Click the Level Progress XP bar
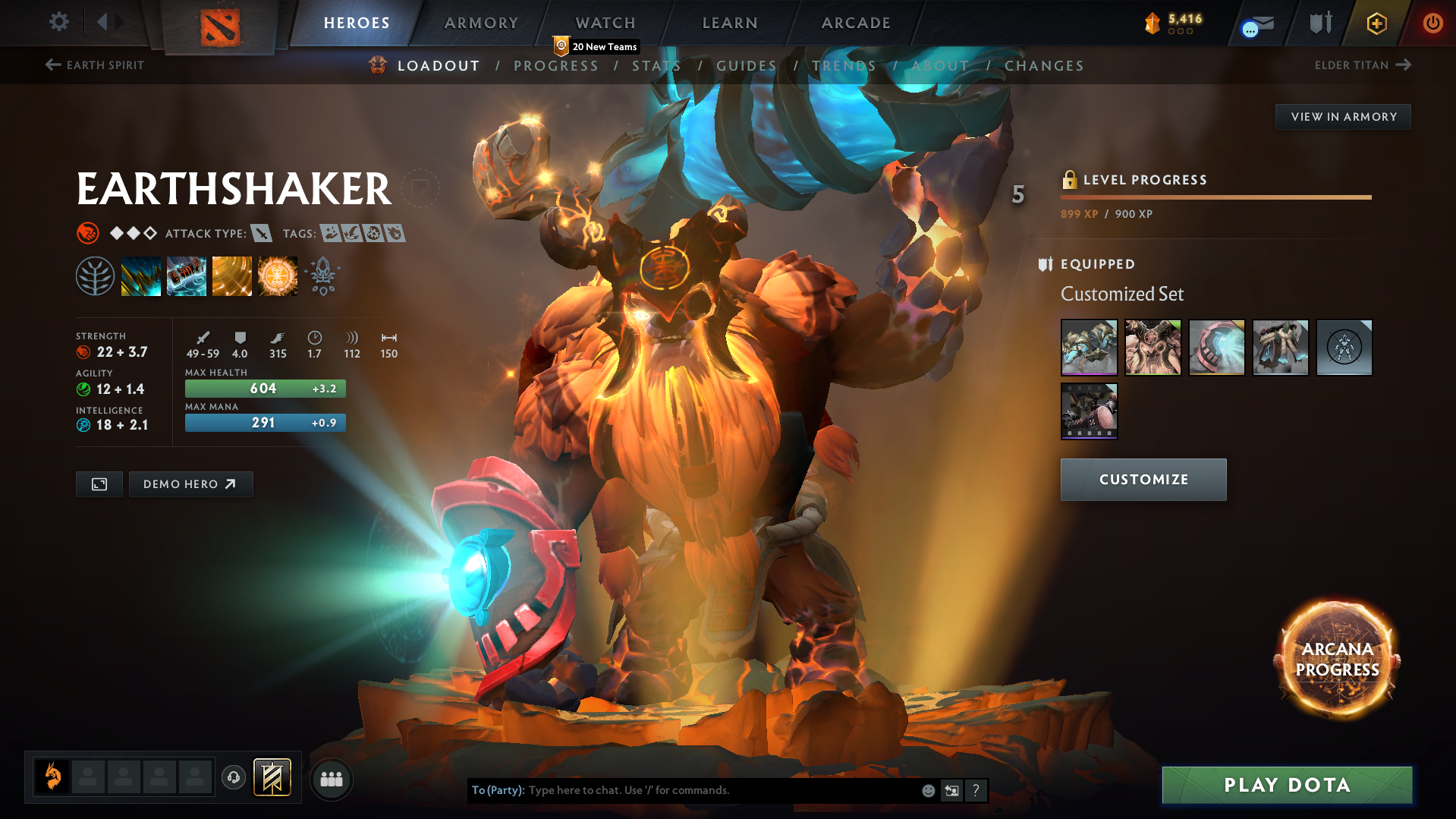Screen dimensions: 1456x819 (x=1215, y=197)
